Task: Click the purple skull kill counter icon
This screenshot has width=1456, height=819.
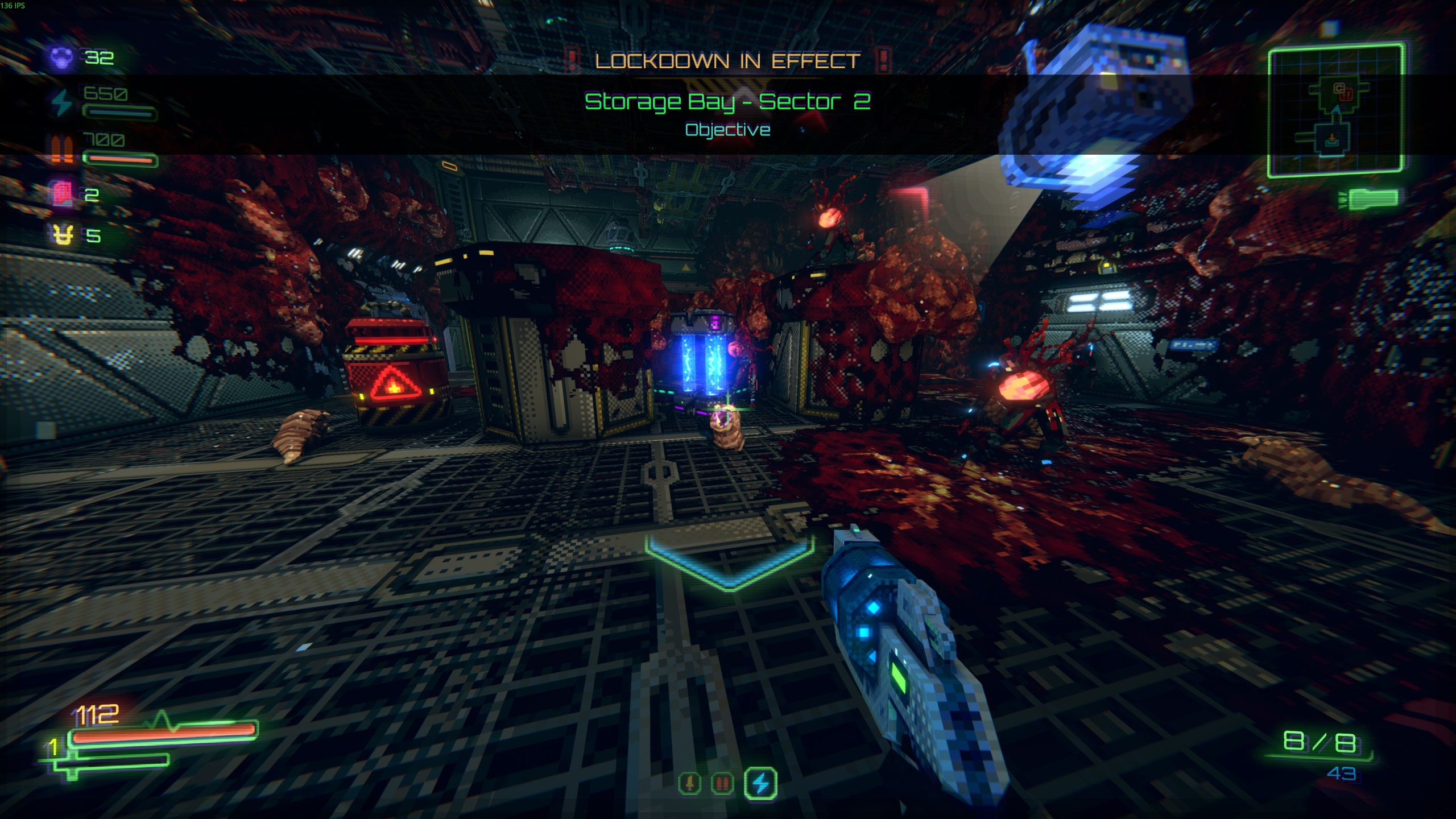Action: [x=61, y=57]
